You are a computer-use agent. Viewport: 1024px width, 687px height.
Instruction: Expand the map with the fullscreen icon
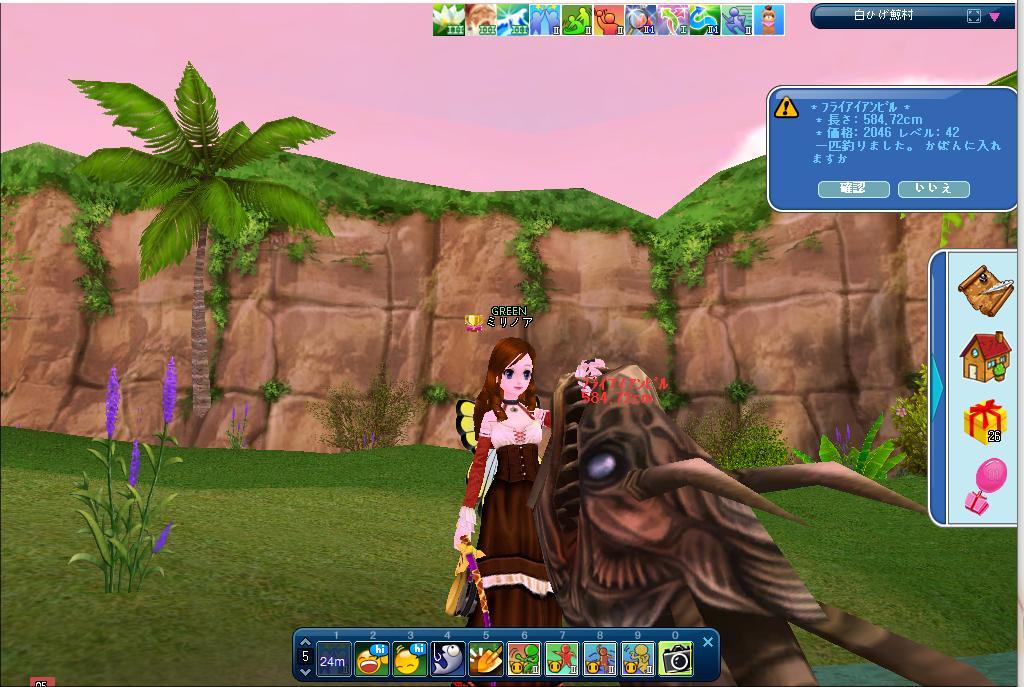point(974,16)
